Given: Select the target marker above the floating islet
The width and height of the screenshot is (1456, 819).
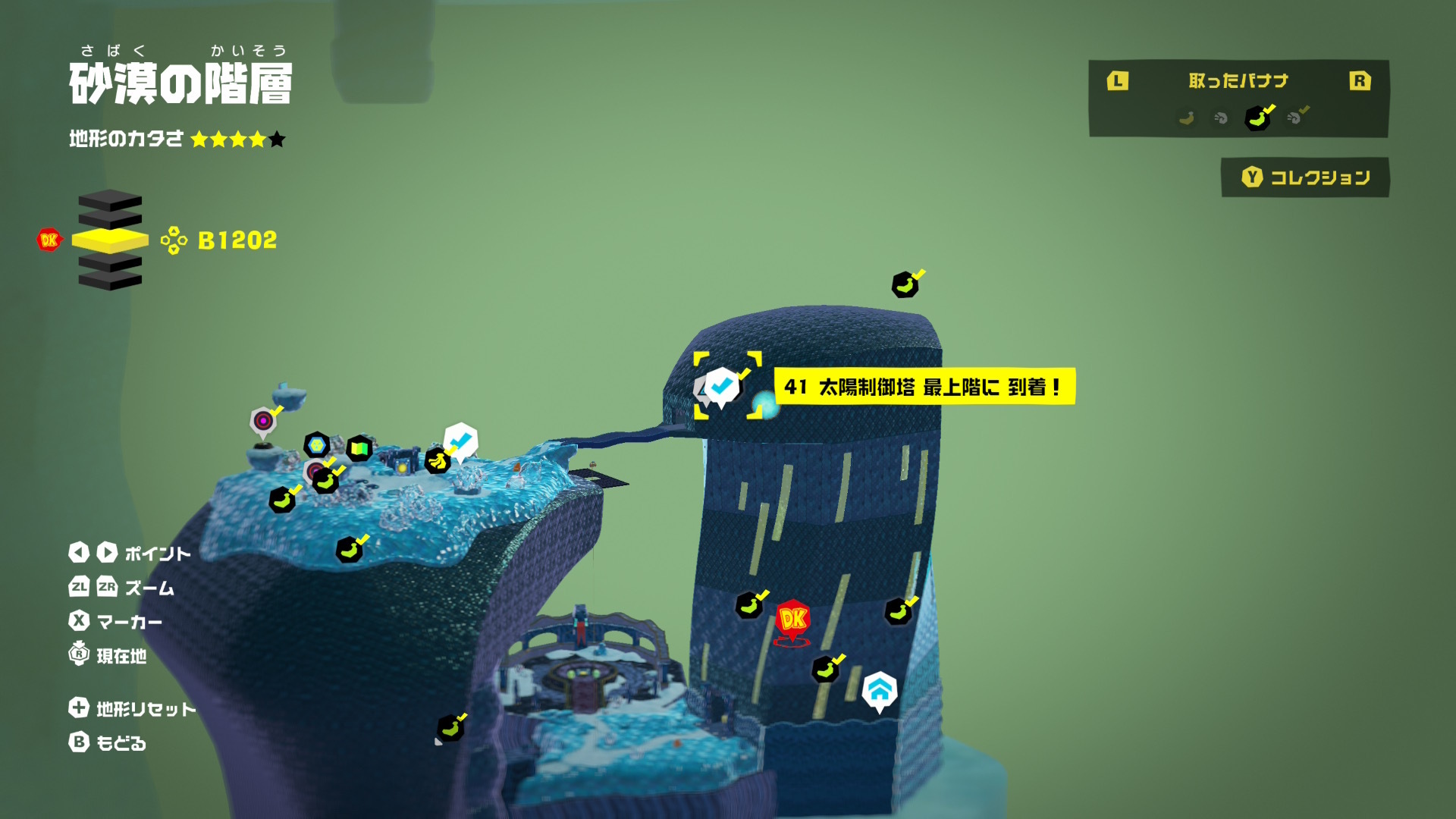Looking at the screenshot, I should click(263, 420).
